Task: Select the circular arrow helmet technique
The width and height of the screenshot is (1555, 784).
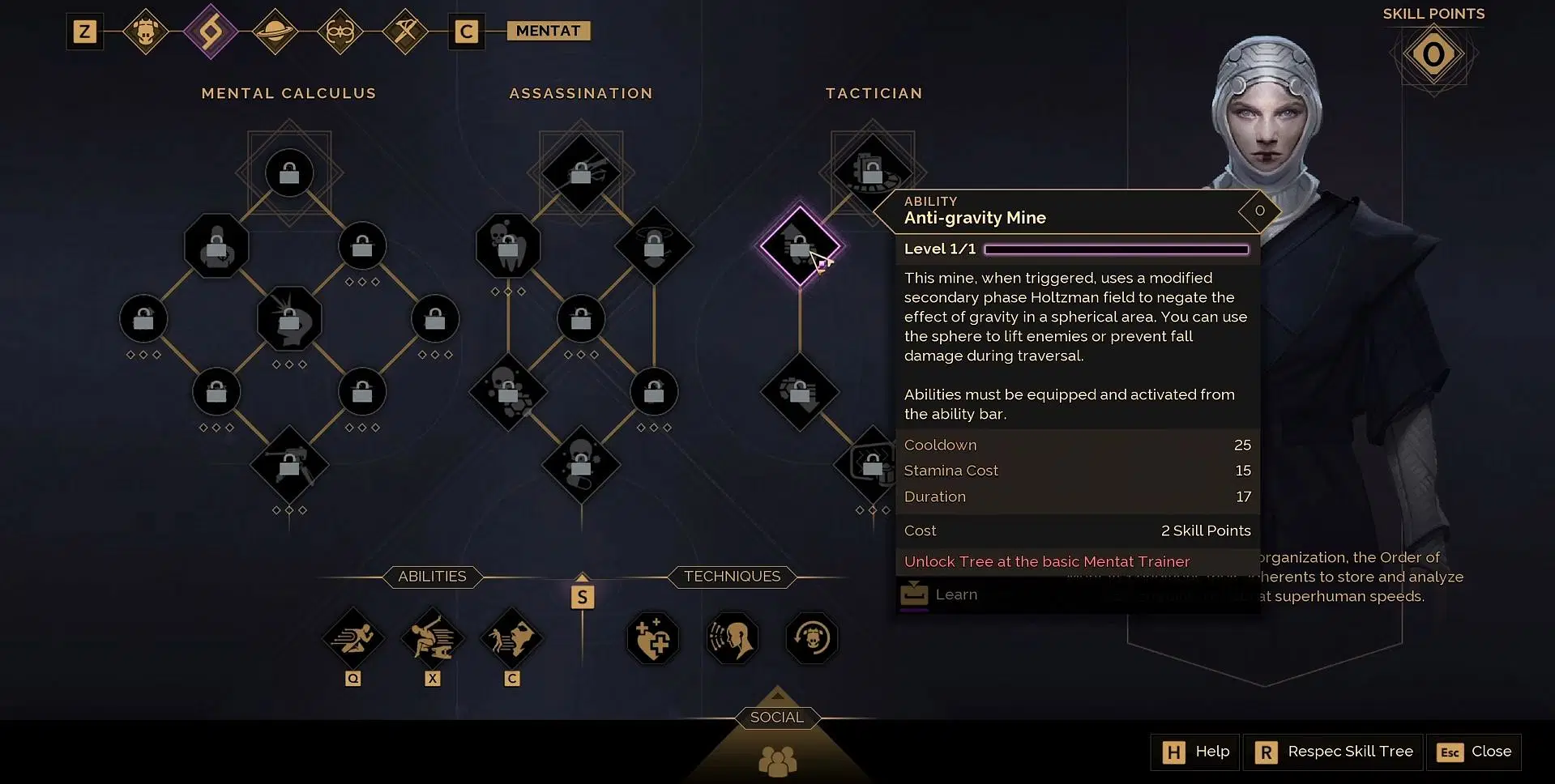Action: [812, 638]
